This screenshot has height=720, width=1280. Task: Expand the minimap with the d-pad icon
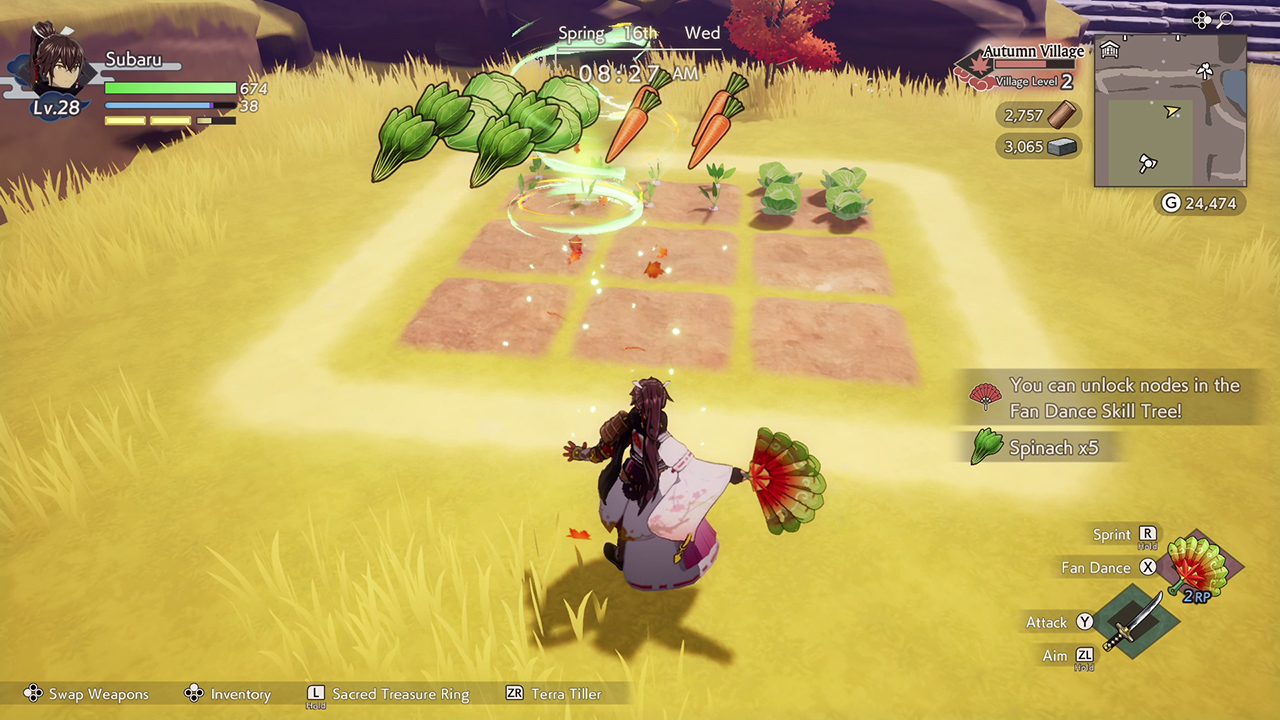click(1202, 19)
